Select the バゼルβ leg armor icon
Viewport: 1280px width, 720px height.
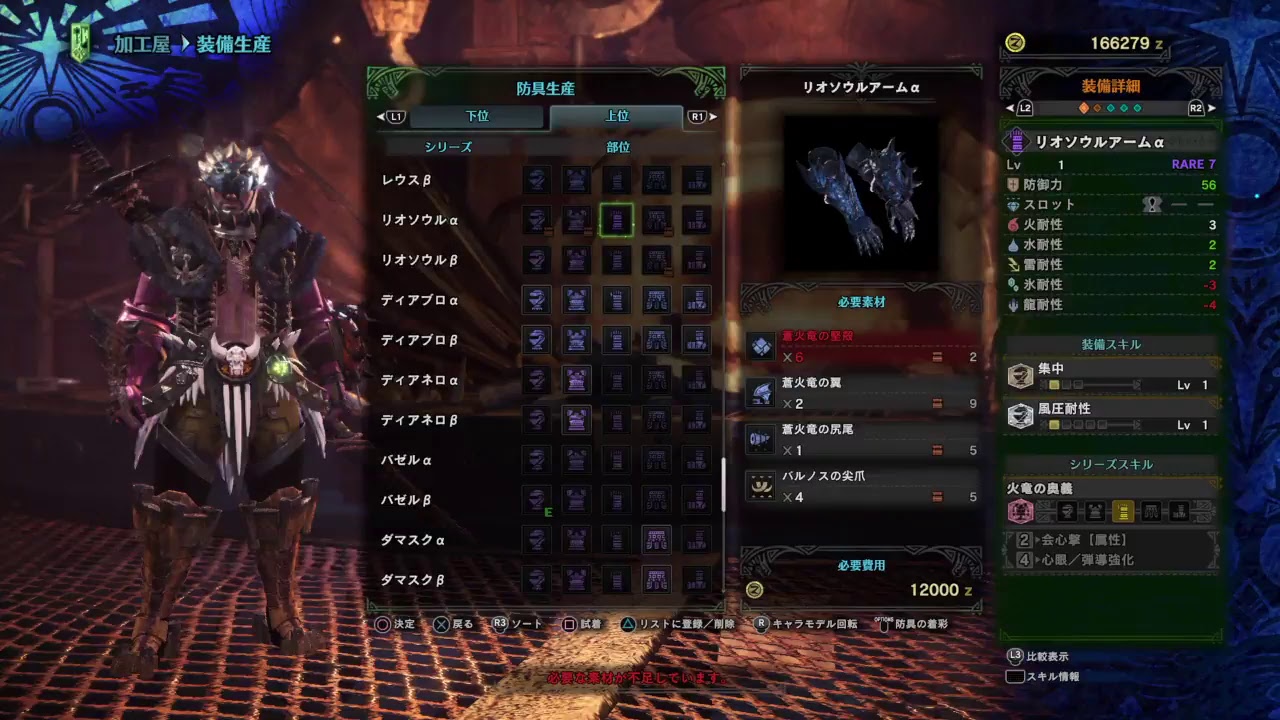697,501
